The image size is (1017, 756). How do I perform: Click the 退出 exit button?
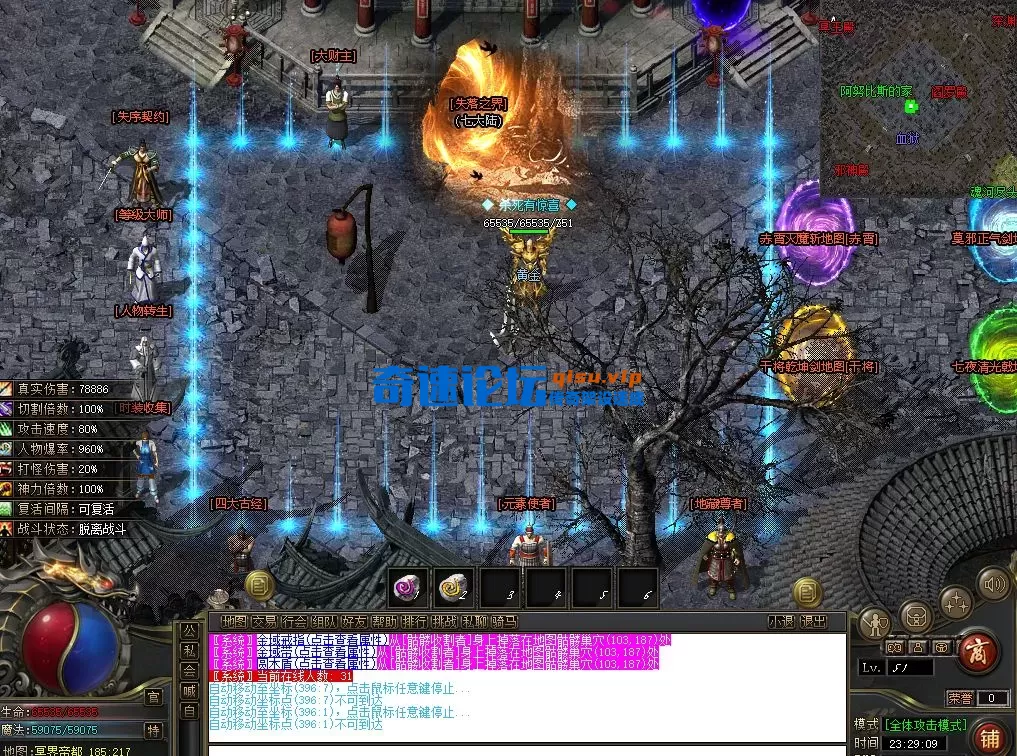[814, 621]
